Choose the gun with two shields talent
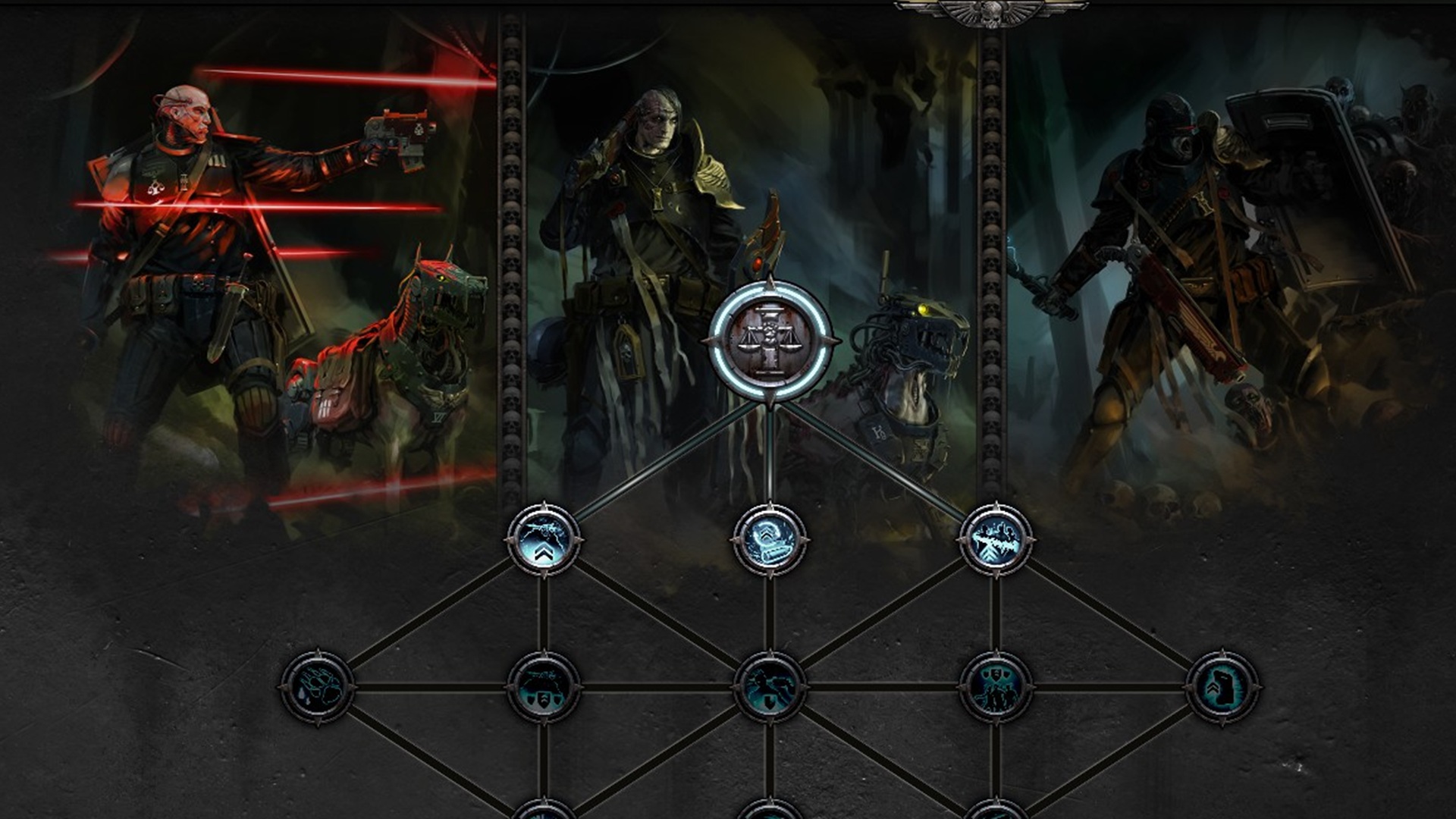The image size is (1456, 819). click(x=543, y=687)
